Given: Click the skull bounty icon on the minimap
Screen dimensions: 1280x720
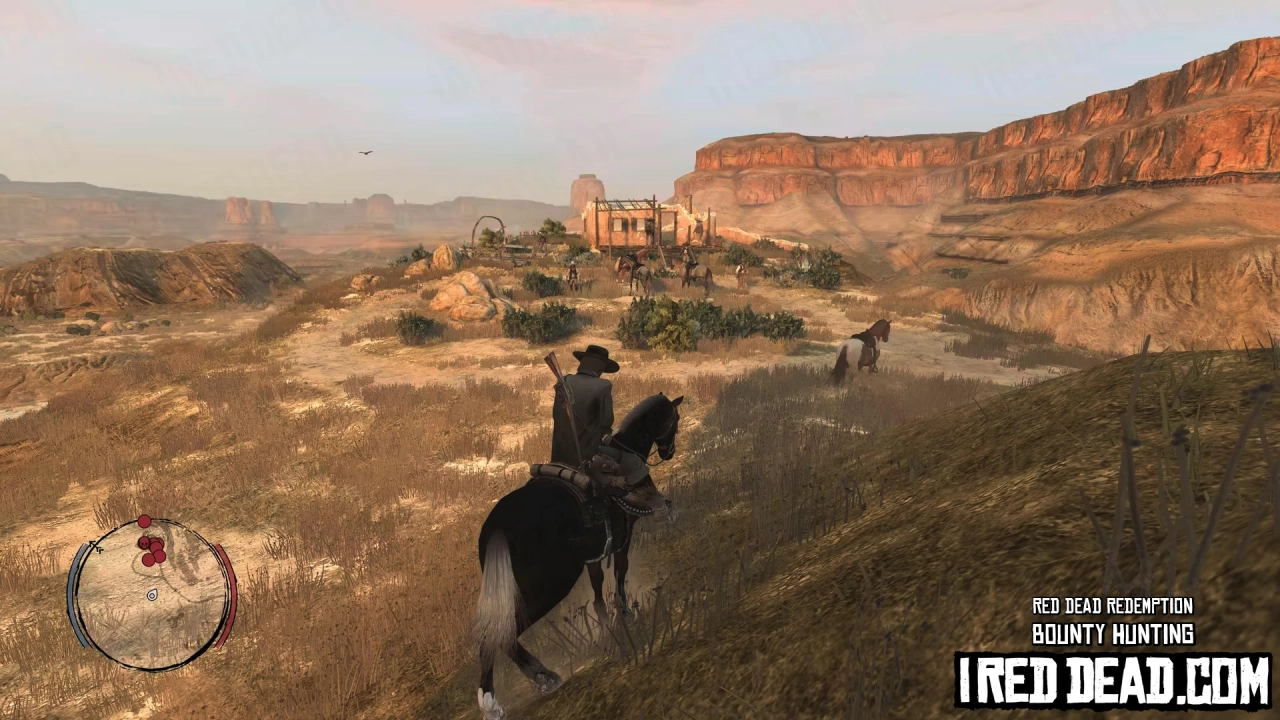Looking at the screenshot, I should point(145,543).
